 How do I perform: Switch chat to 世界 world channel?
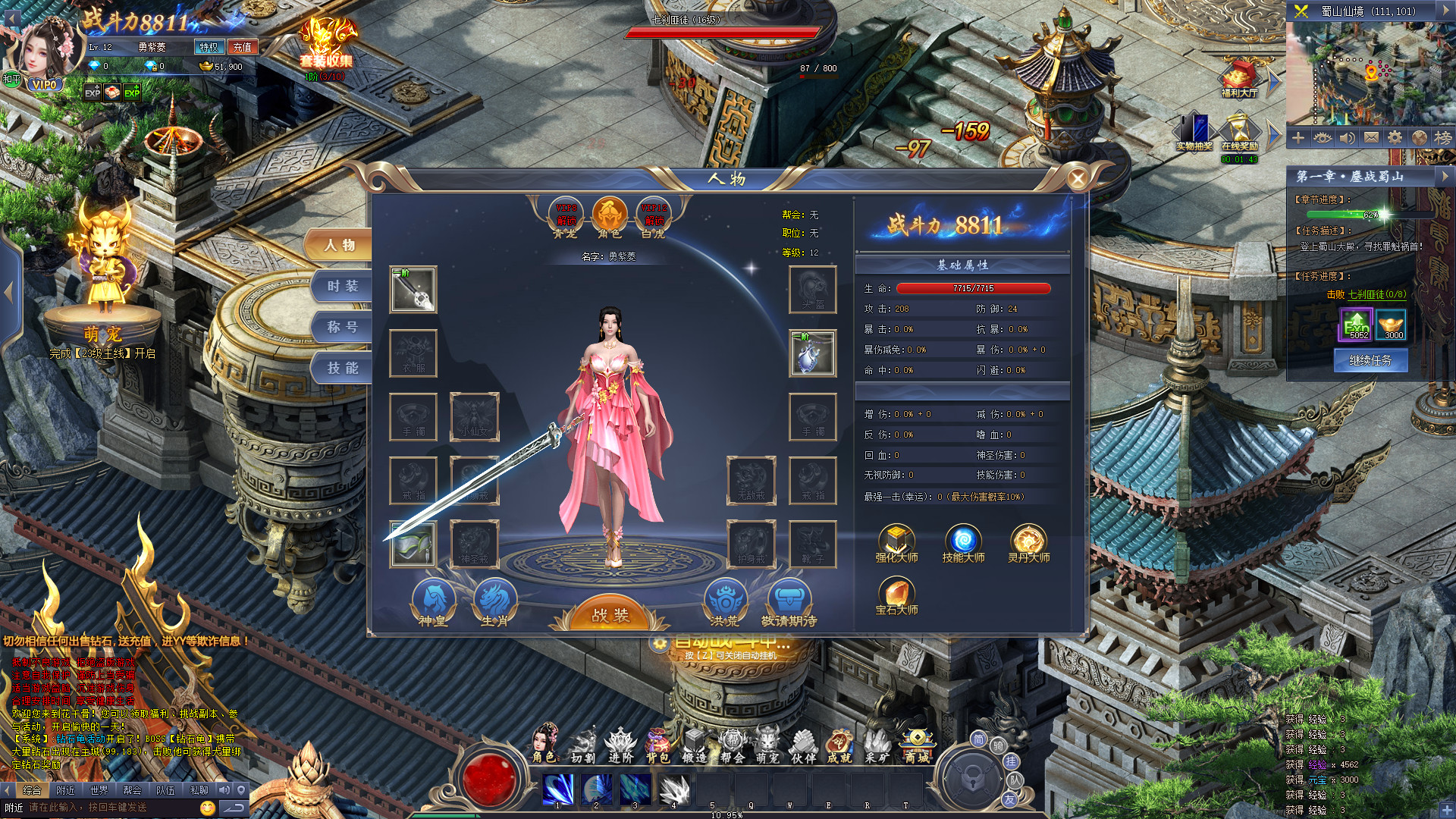click(99, 790)
